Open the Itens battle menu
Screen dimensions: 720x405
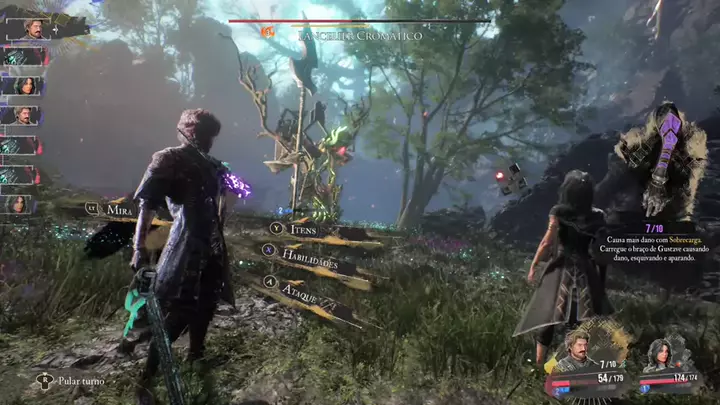(304, 230)
